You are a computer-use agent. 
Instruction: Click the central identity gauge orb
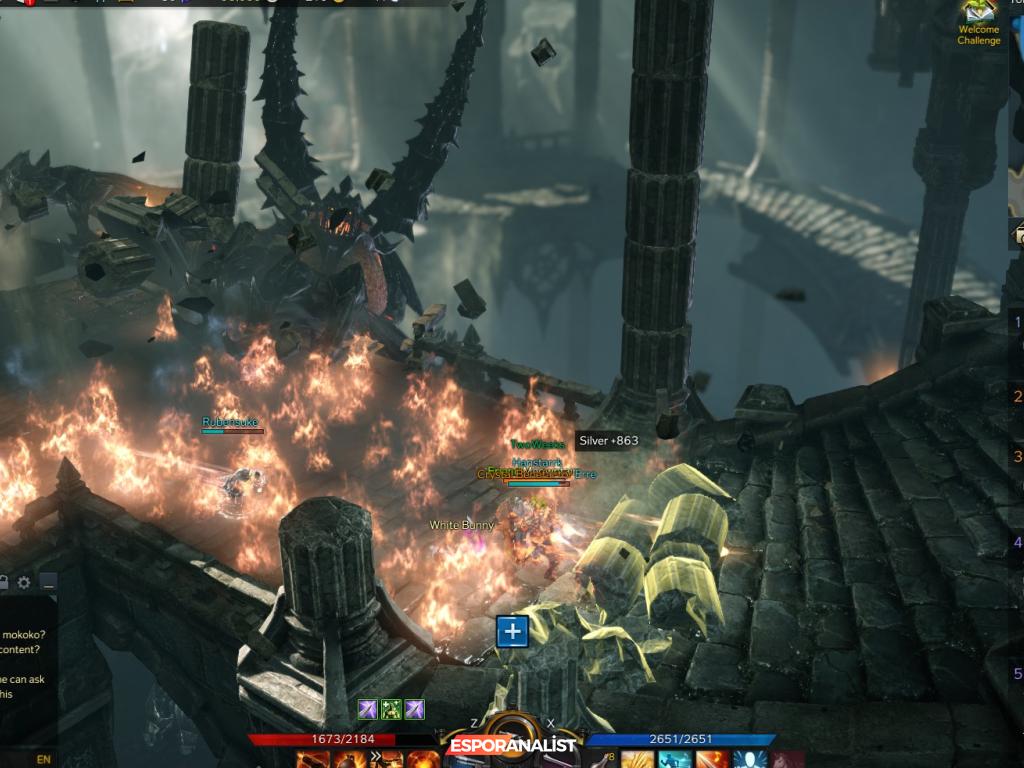512,738
